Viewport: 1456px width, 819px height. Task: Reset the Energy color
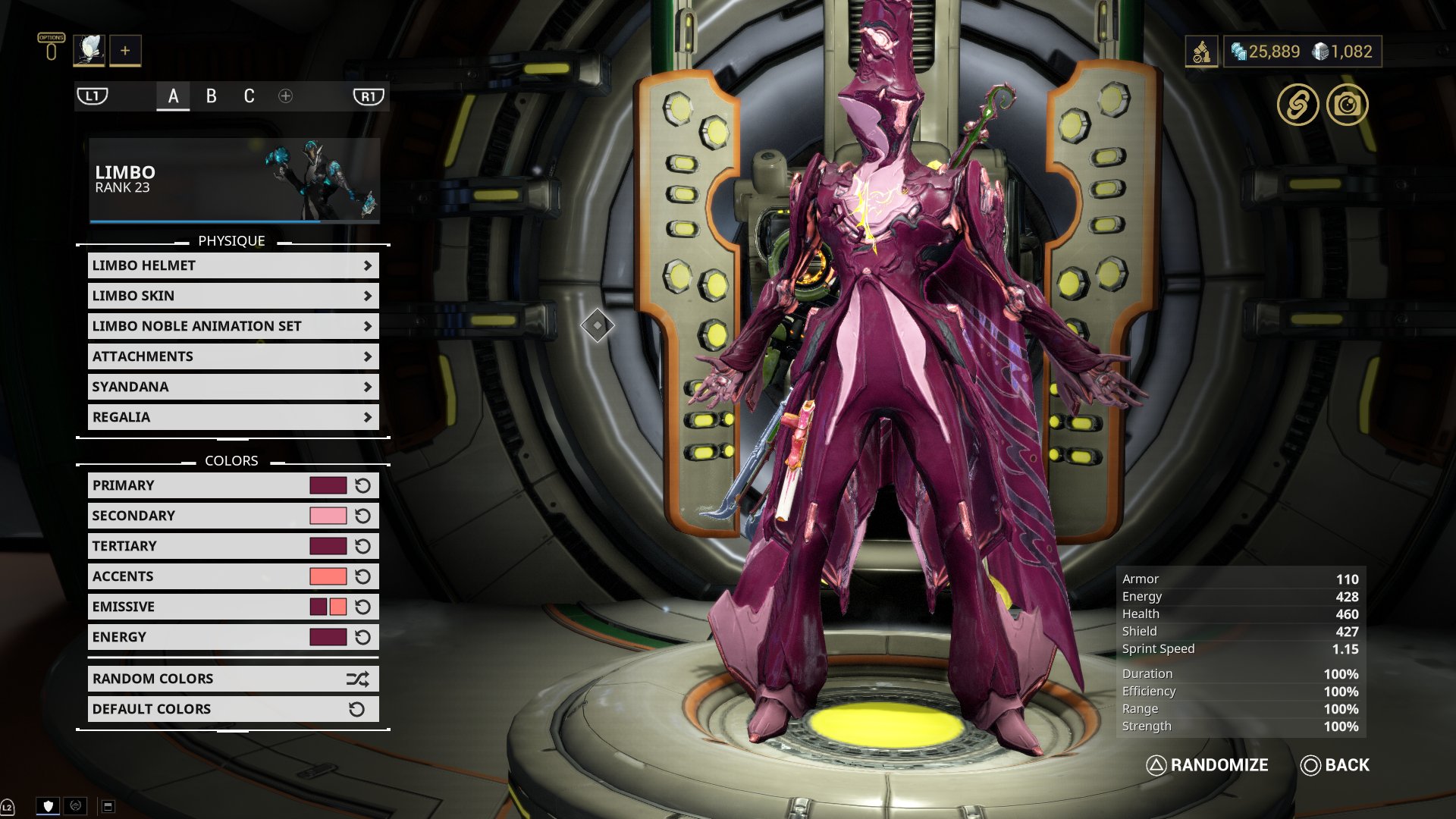click(x=363, y=637)
